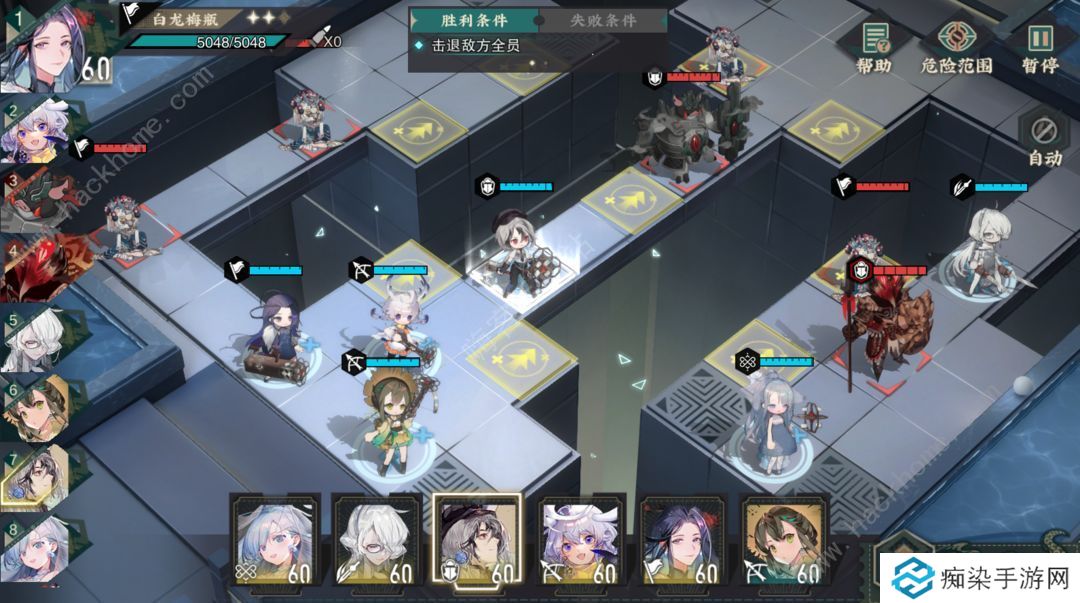This screenshot has height=603, width=1080.
Task: Click turn order portrait number 8
Action: [38, 545]
